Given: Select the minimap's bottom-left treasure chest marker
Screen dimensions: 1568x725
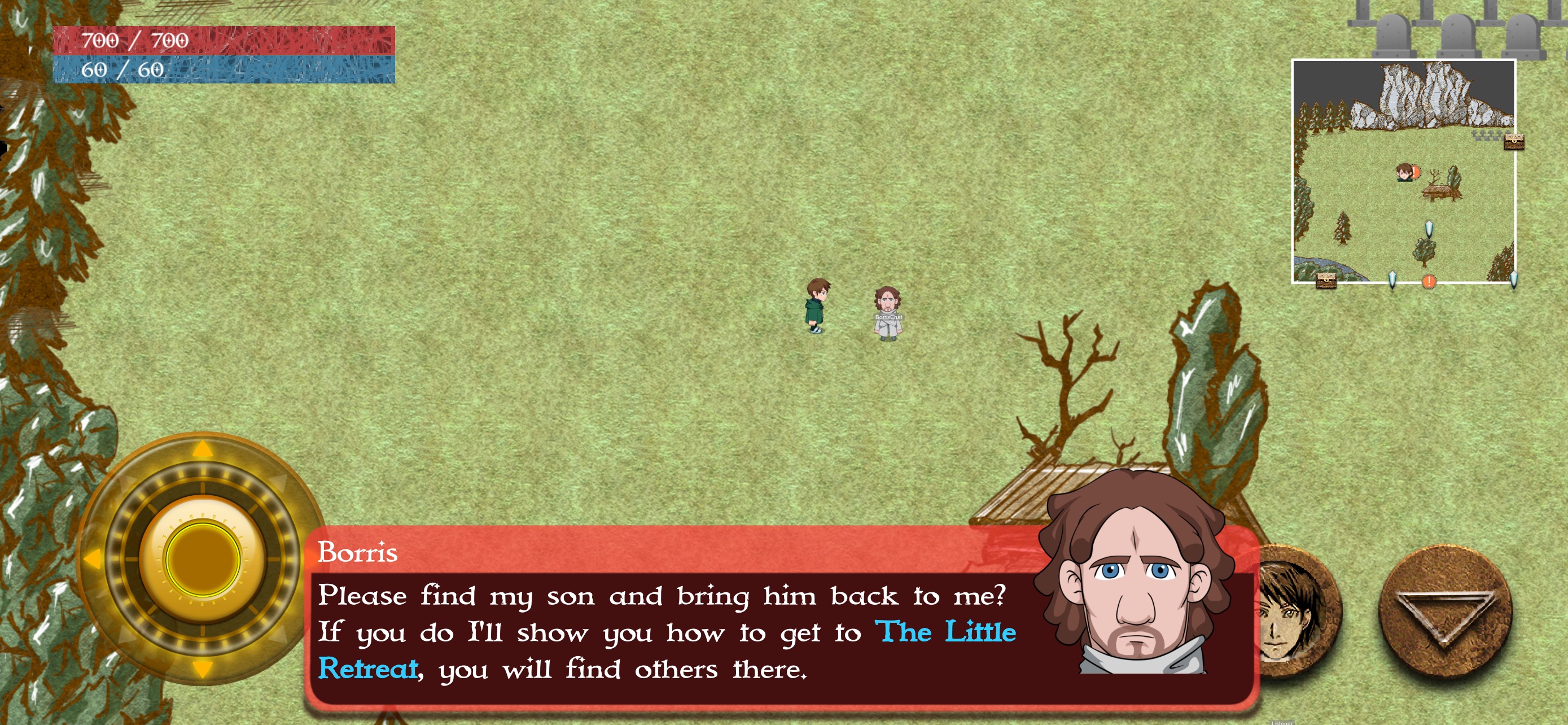Looking at the screenshot, I should (1326, 281).
